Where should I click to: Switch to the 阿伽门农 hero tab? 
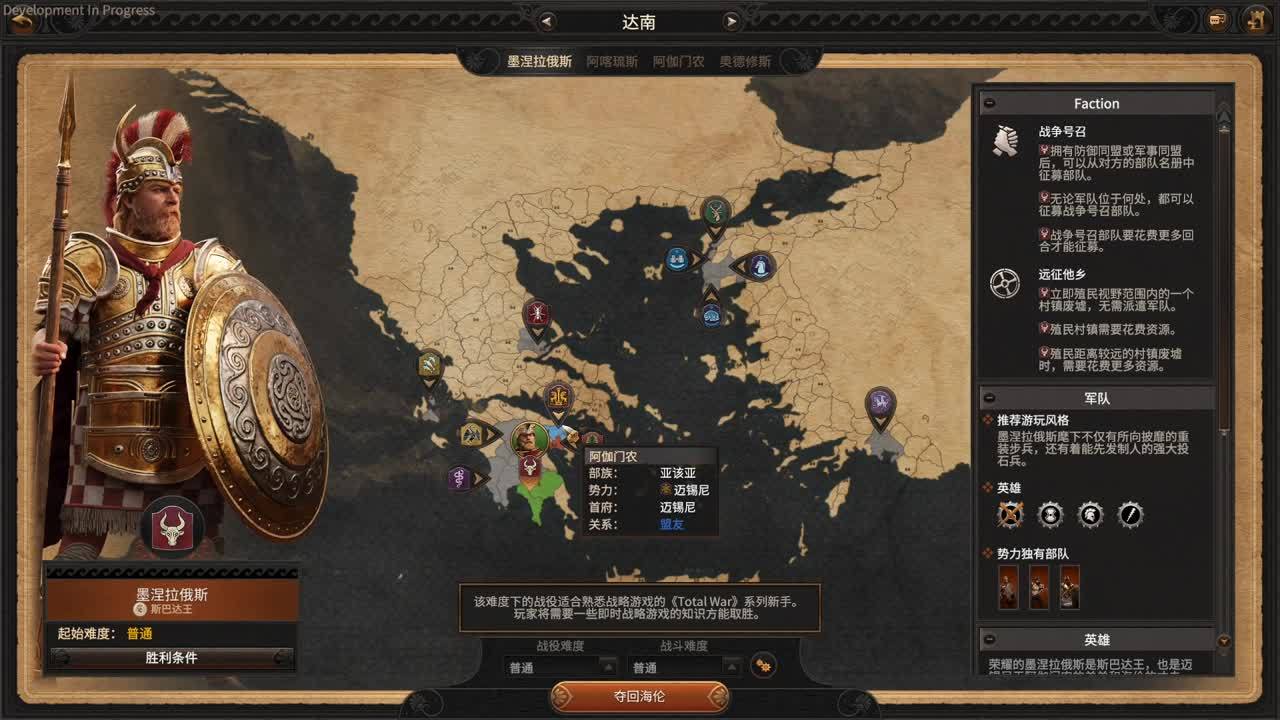pos(678,61)
